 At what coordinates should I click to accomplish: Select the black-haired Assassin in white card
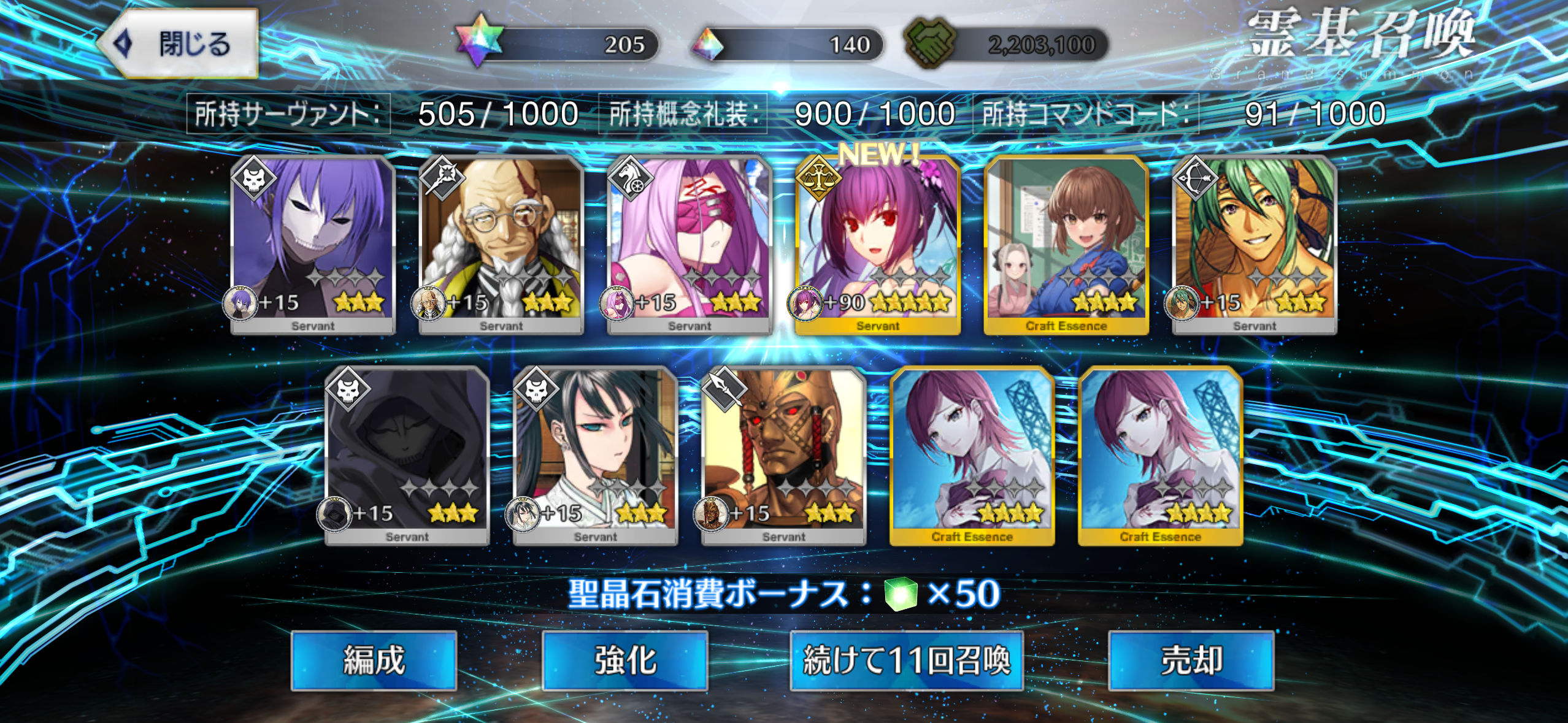pyautogui.click(x=596, y=455)
